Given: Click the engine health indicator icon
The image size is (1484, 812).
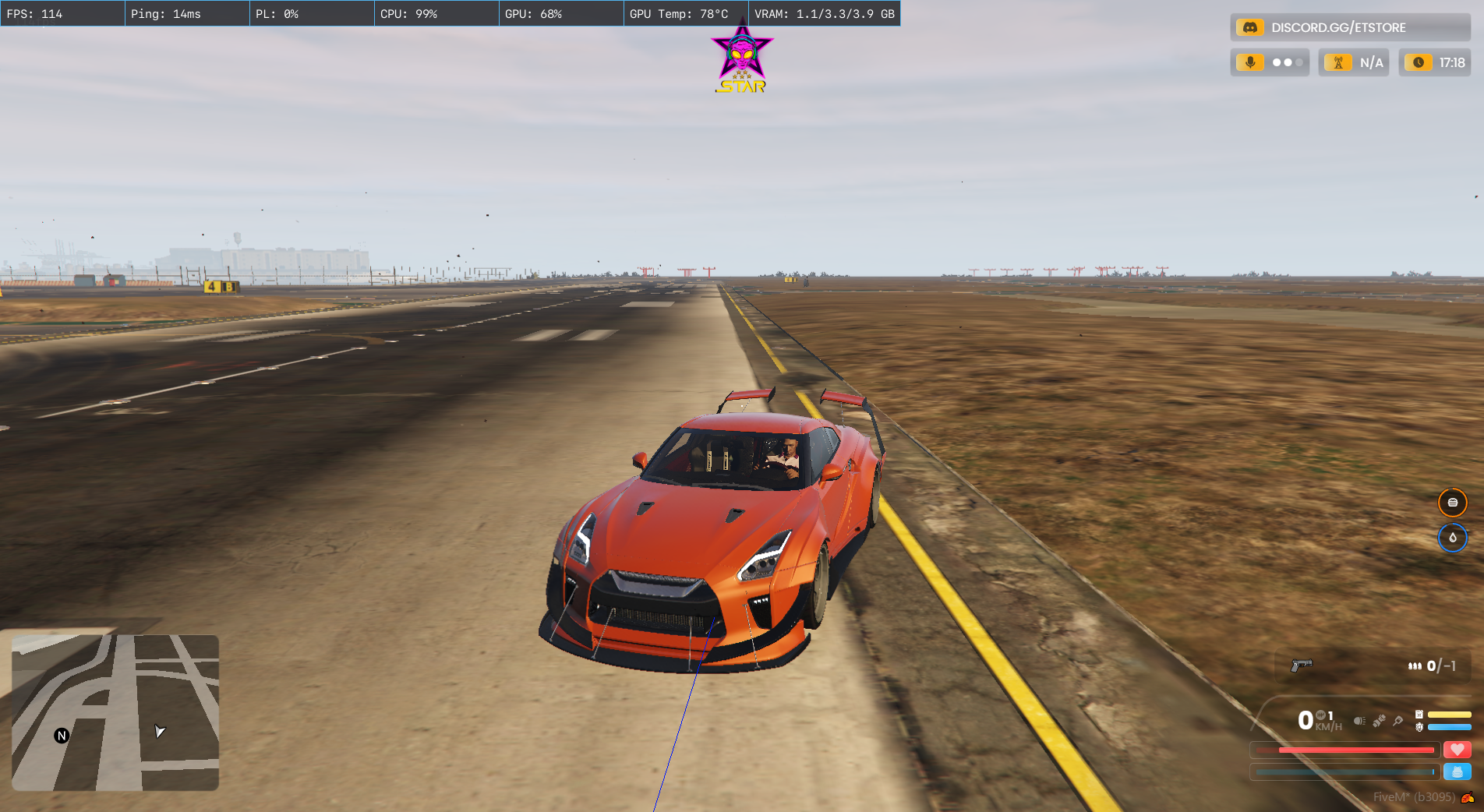Looking at the screenshot, I should tap(1419, 727).
